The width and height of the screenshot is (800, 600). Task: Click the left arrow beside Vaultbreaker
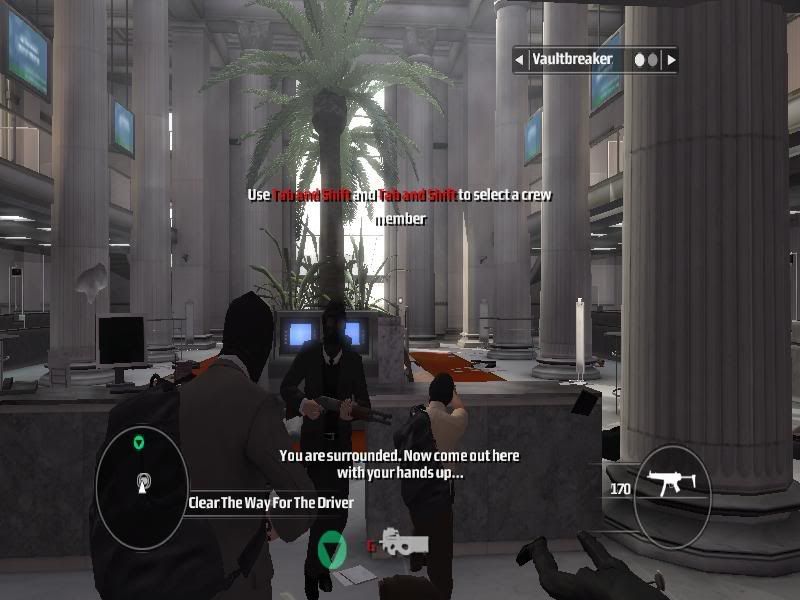519,60
